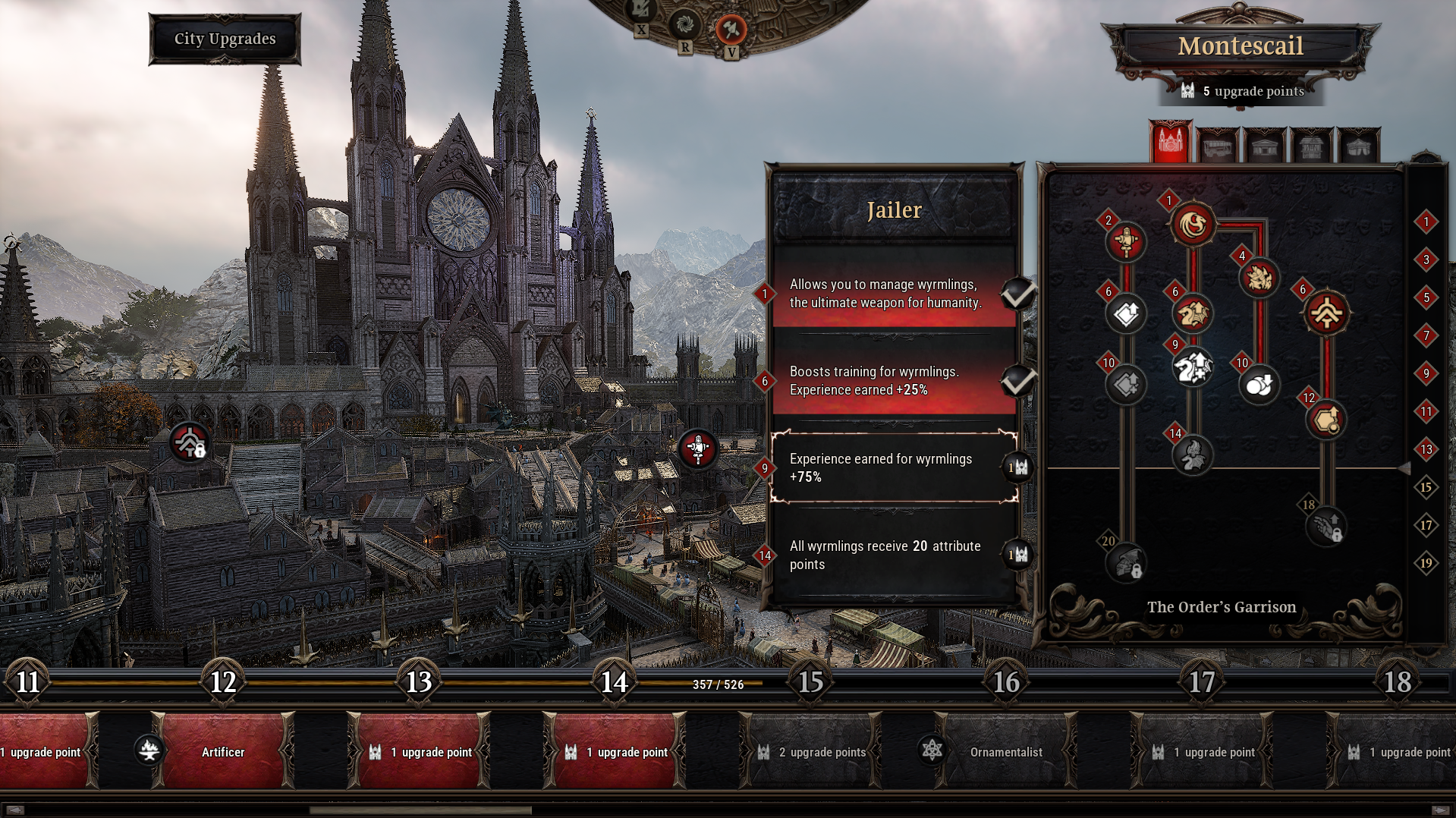Screen dimensions: 1456x818
Task: Switch to the red cathedral building tab
Action: click(1170, 143)
